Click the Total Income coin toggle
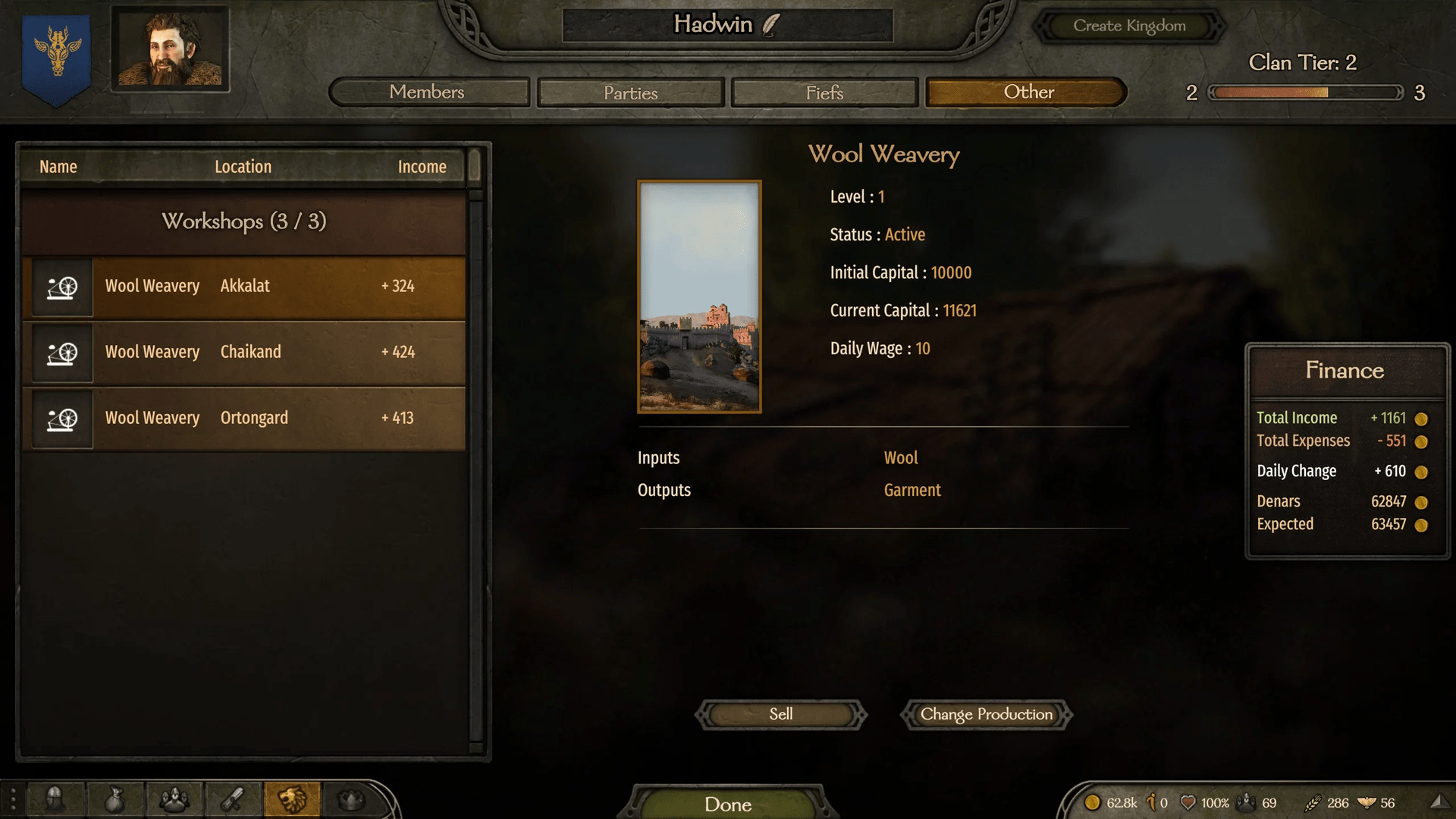Screen dimensions: 1456x819 click(1422, 418)
